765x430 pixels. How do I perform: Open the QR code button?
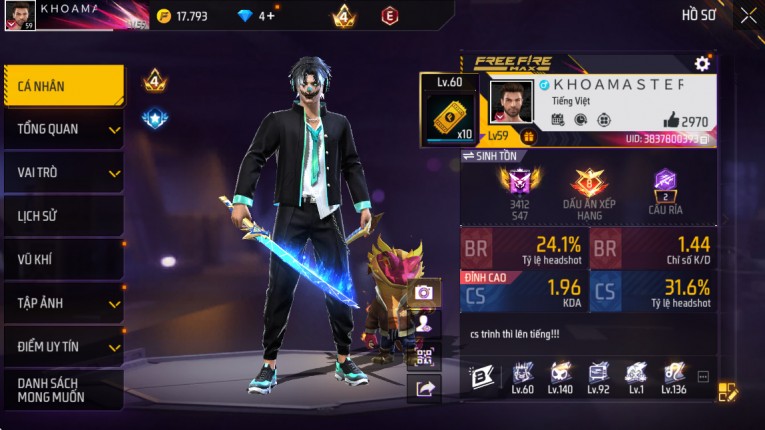[x=424, y=356]
